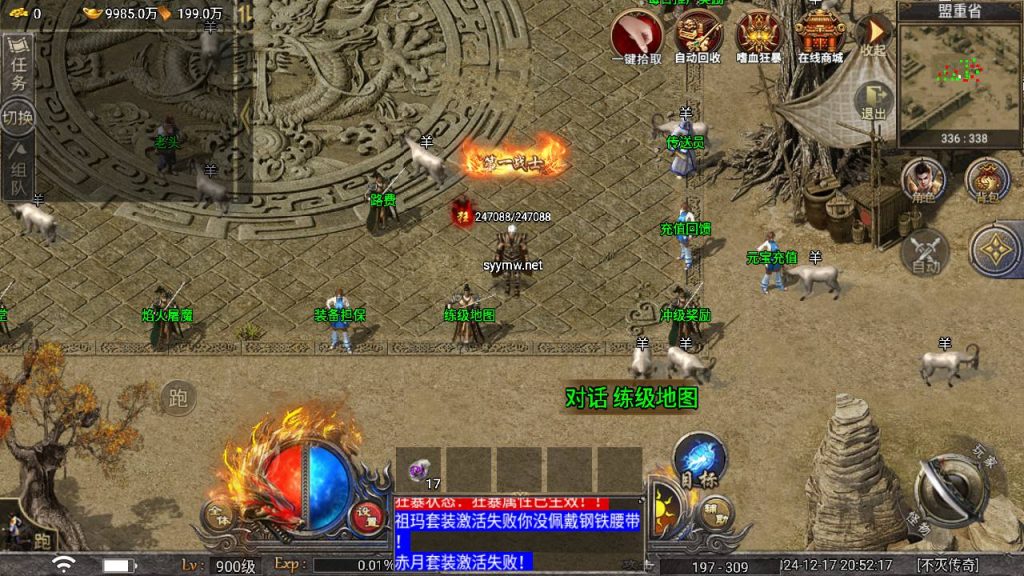Image resolution: width=1024 pixels, height=576 pixels.
Task: Toggle the 自动 auto-combat button
Action: click(925, 250)
